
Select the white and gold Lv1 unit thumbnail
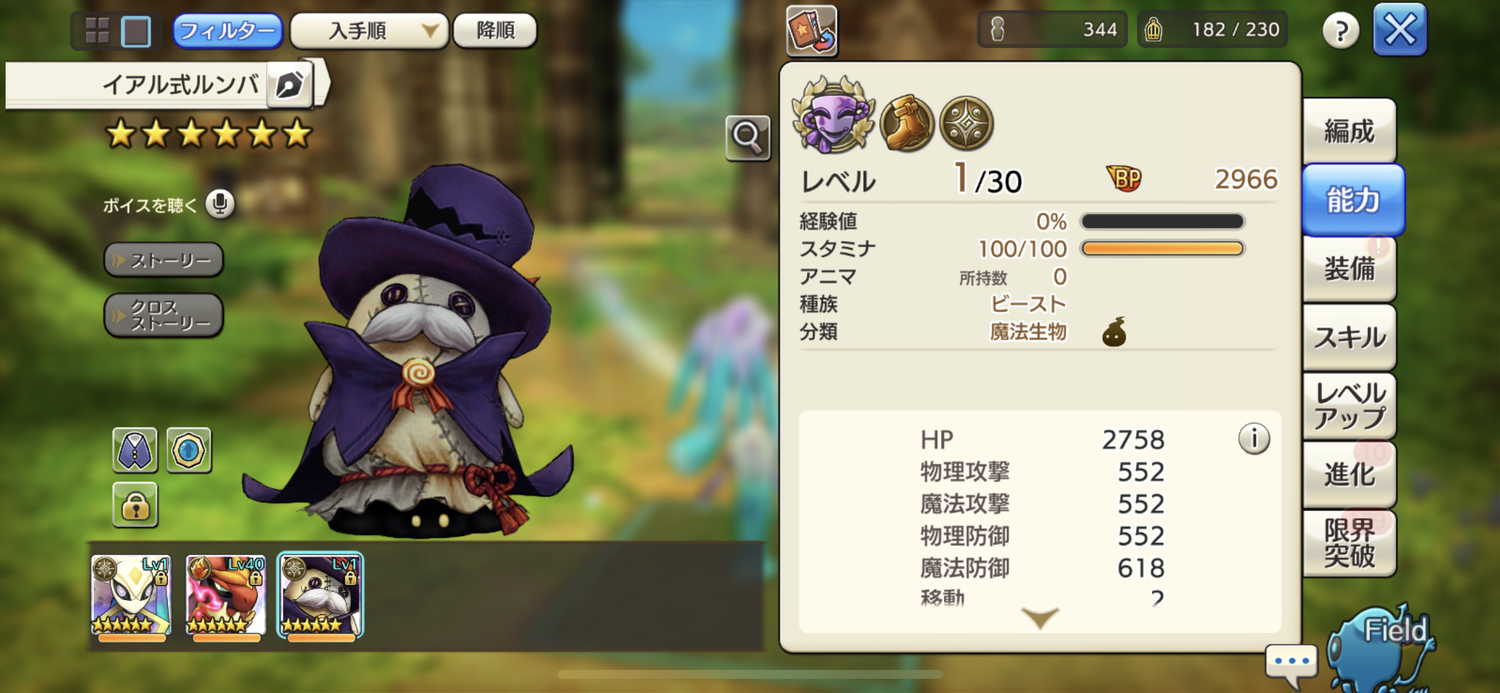coord(131,595)
